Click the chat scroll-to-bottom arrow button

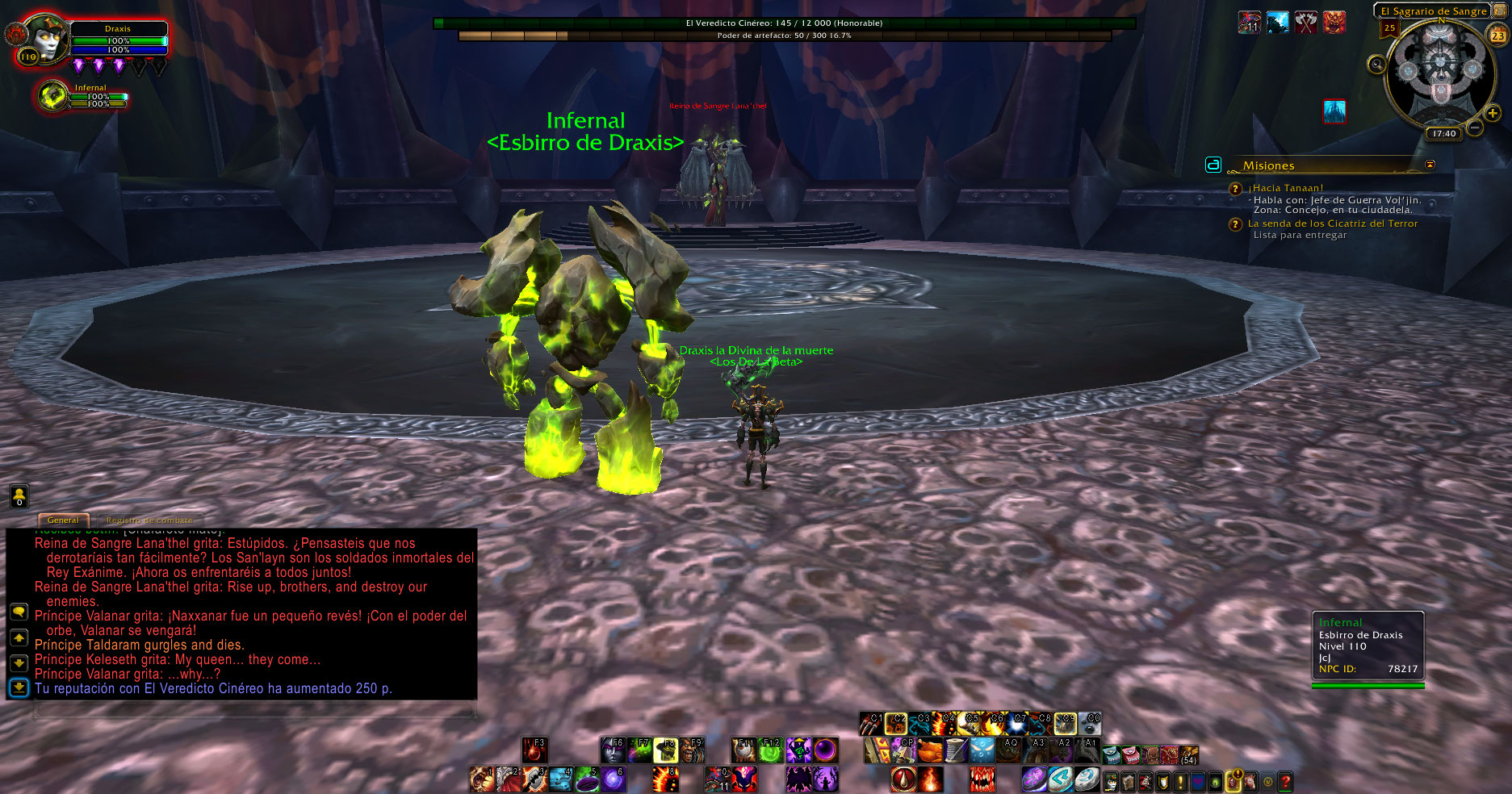(x=19, y=687)
